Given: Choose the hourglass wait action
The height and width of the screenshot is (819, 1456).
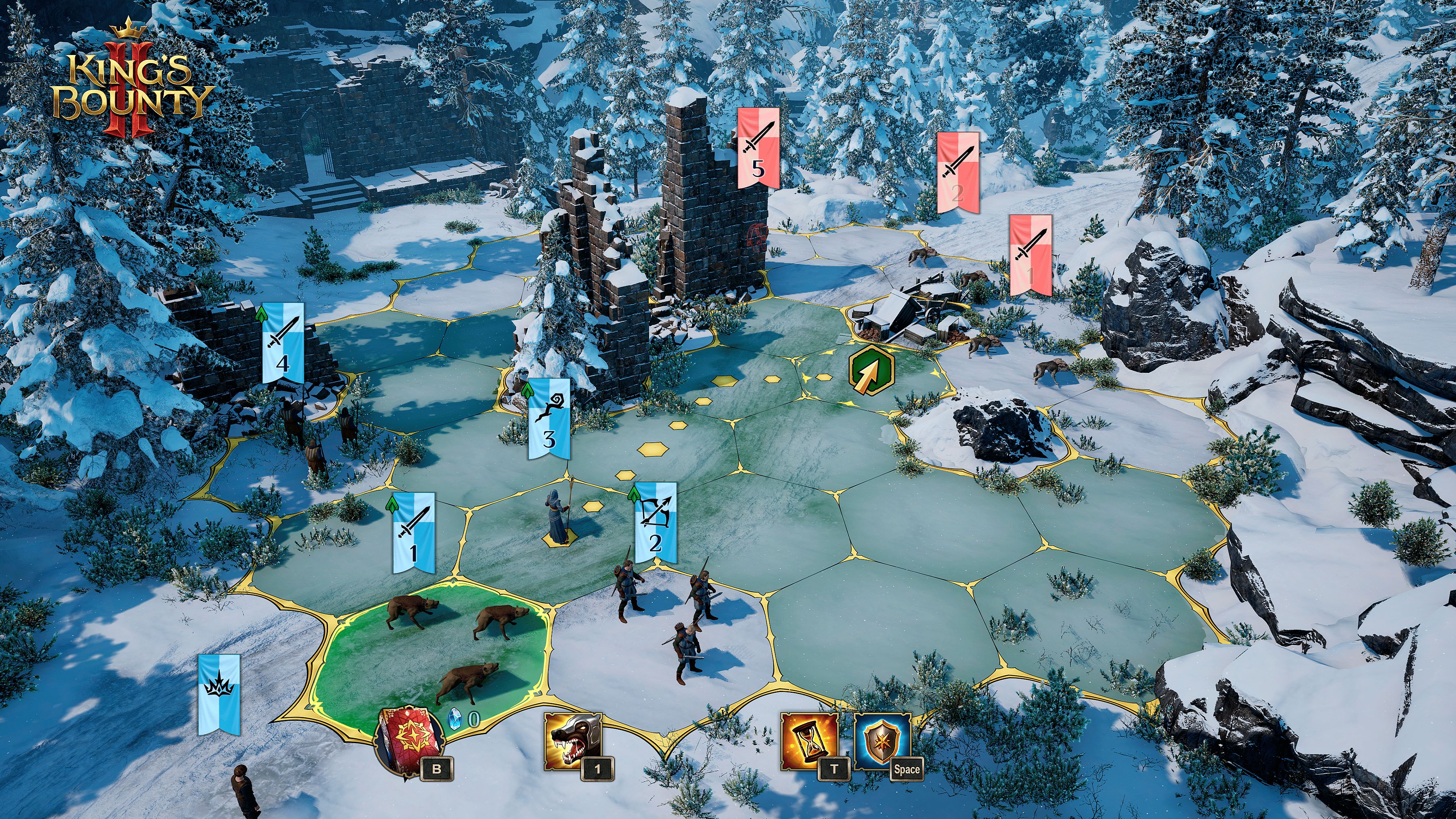Looking at the screenshot, I should click(x=808, y=741).
